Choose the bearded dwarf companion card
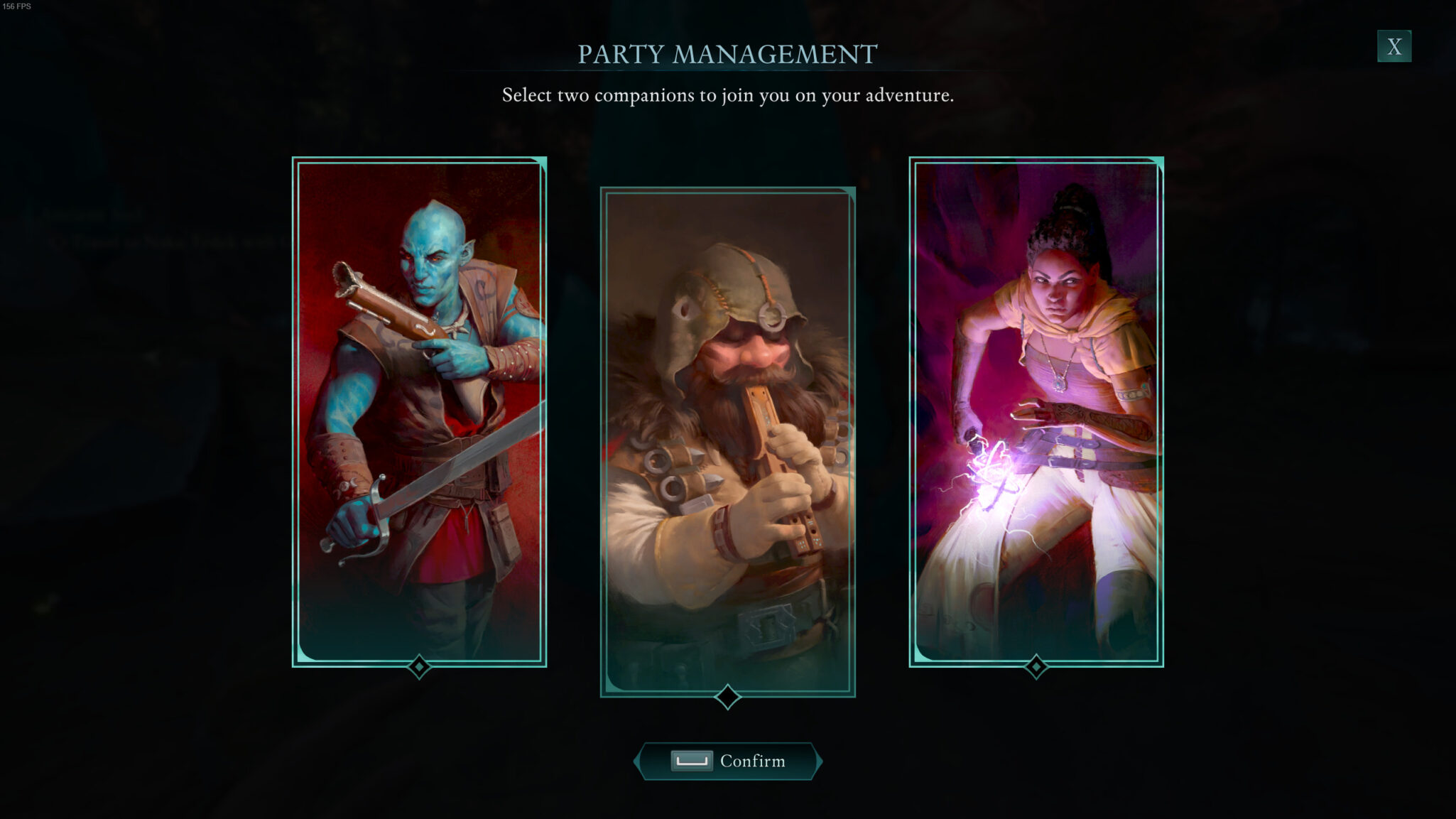The image size is (1456, 819). point(727,441)
